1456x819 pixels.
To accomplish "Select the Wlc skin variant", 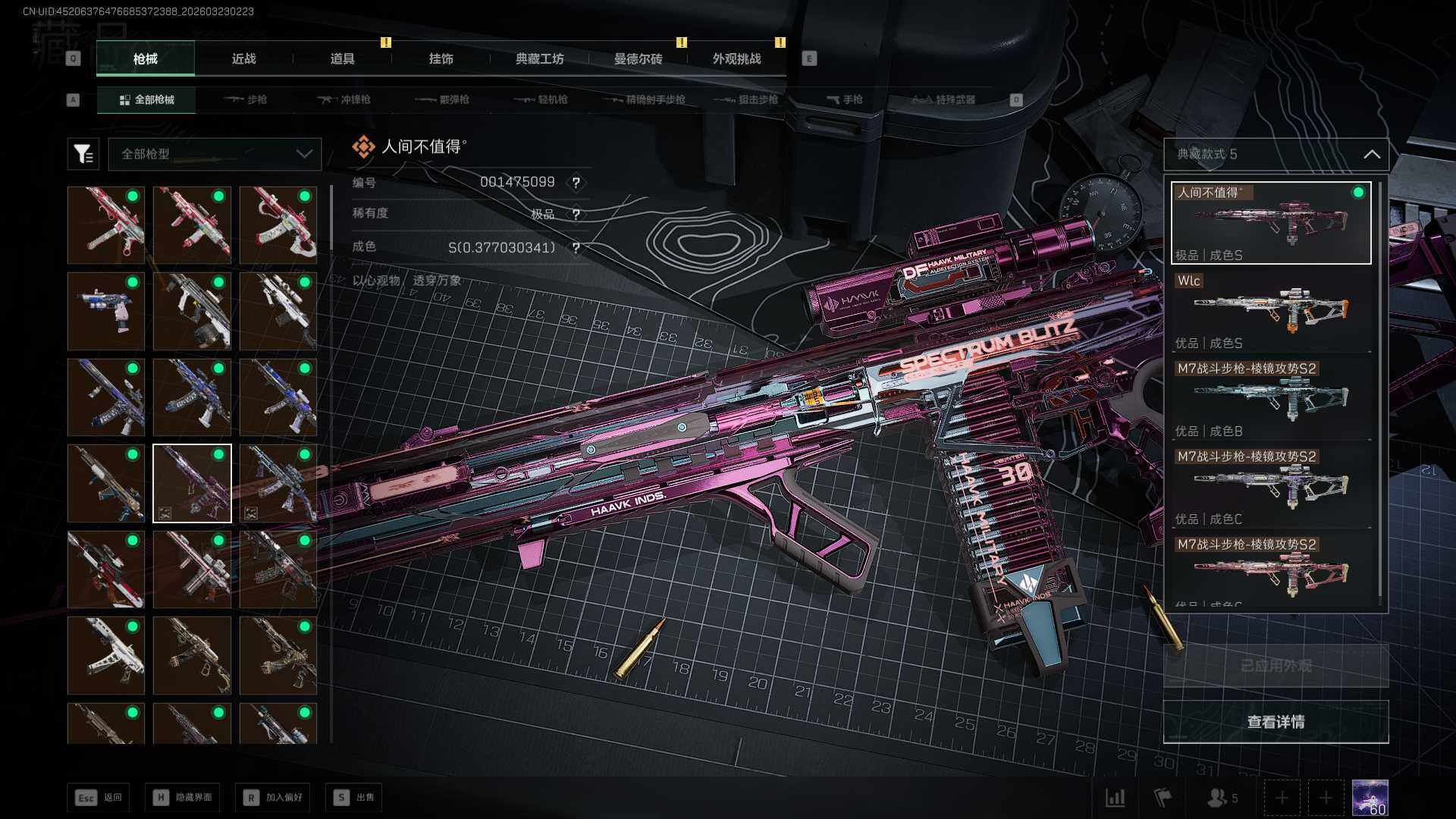I will coord(1272,311).
